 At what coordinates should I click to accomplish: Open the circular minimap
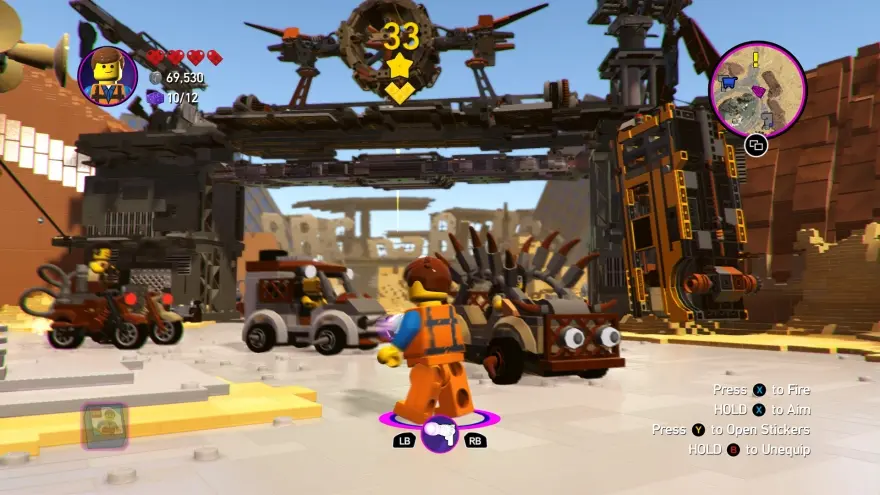coord(757,90)
